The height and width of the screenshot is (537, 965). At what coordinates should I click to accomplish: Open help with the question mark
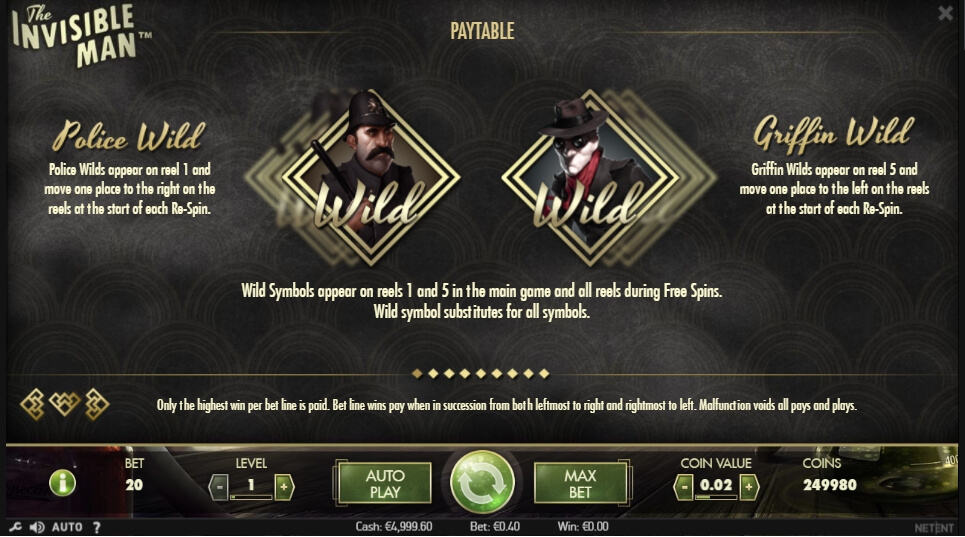click(x=97, y=526)
